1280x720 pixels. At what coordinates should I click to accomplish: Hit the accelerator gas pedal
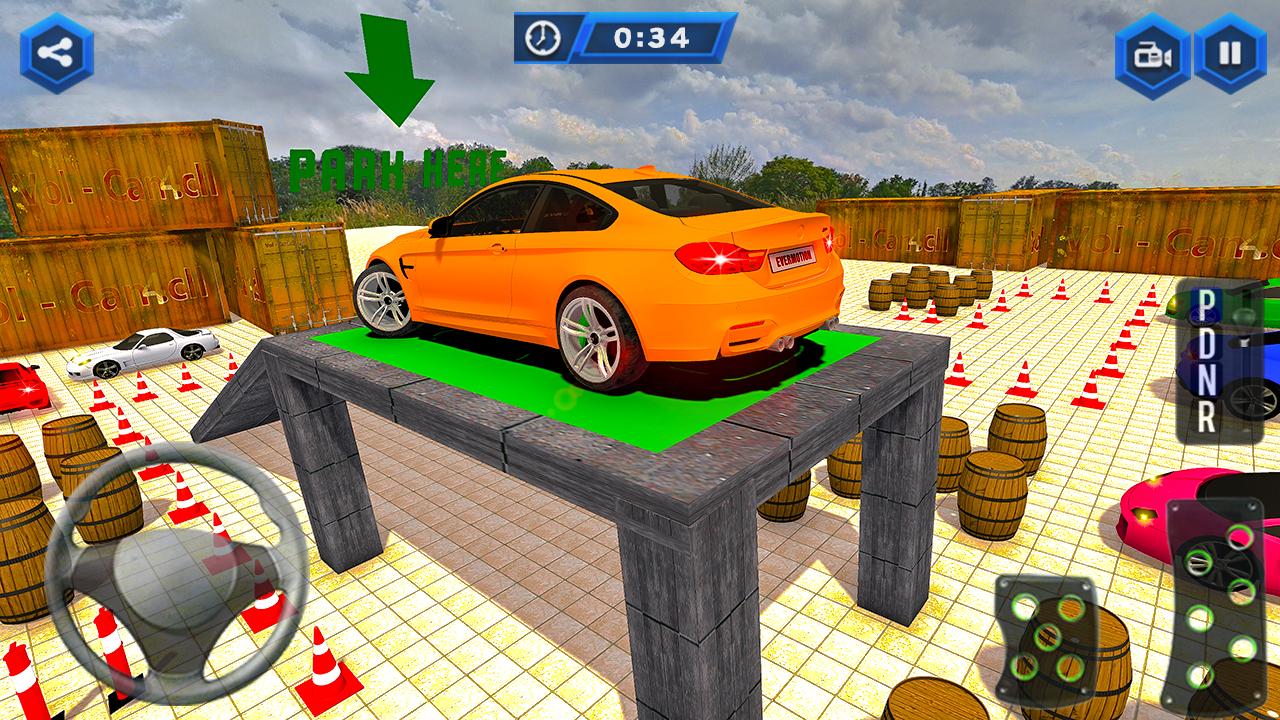(1215, 605)
